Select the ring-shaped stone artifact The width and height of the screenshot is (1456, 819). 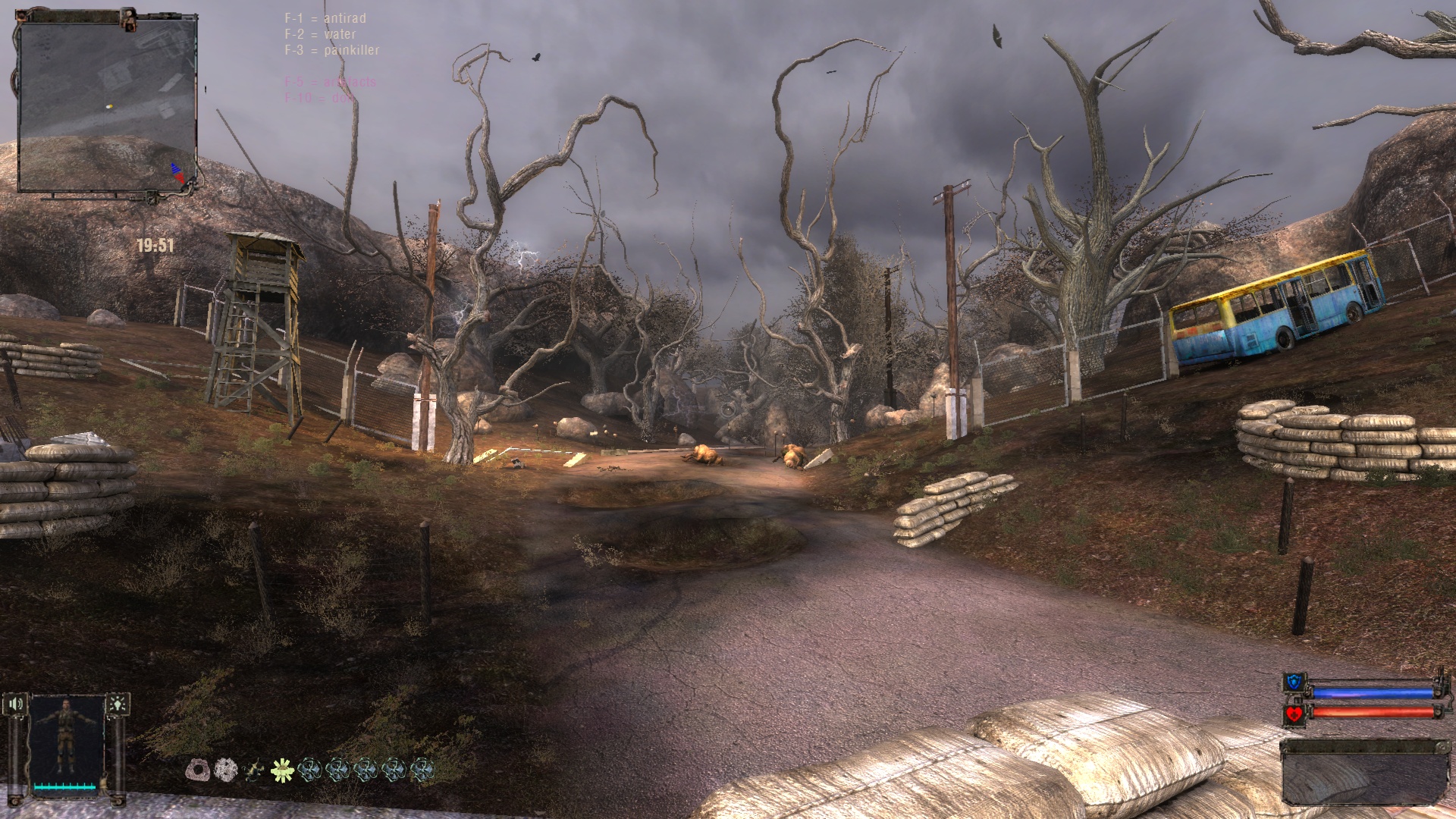[198, 770]
